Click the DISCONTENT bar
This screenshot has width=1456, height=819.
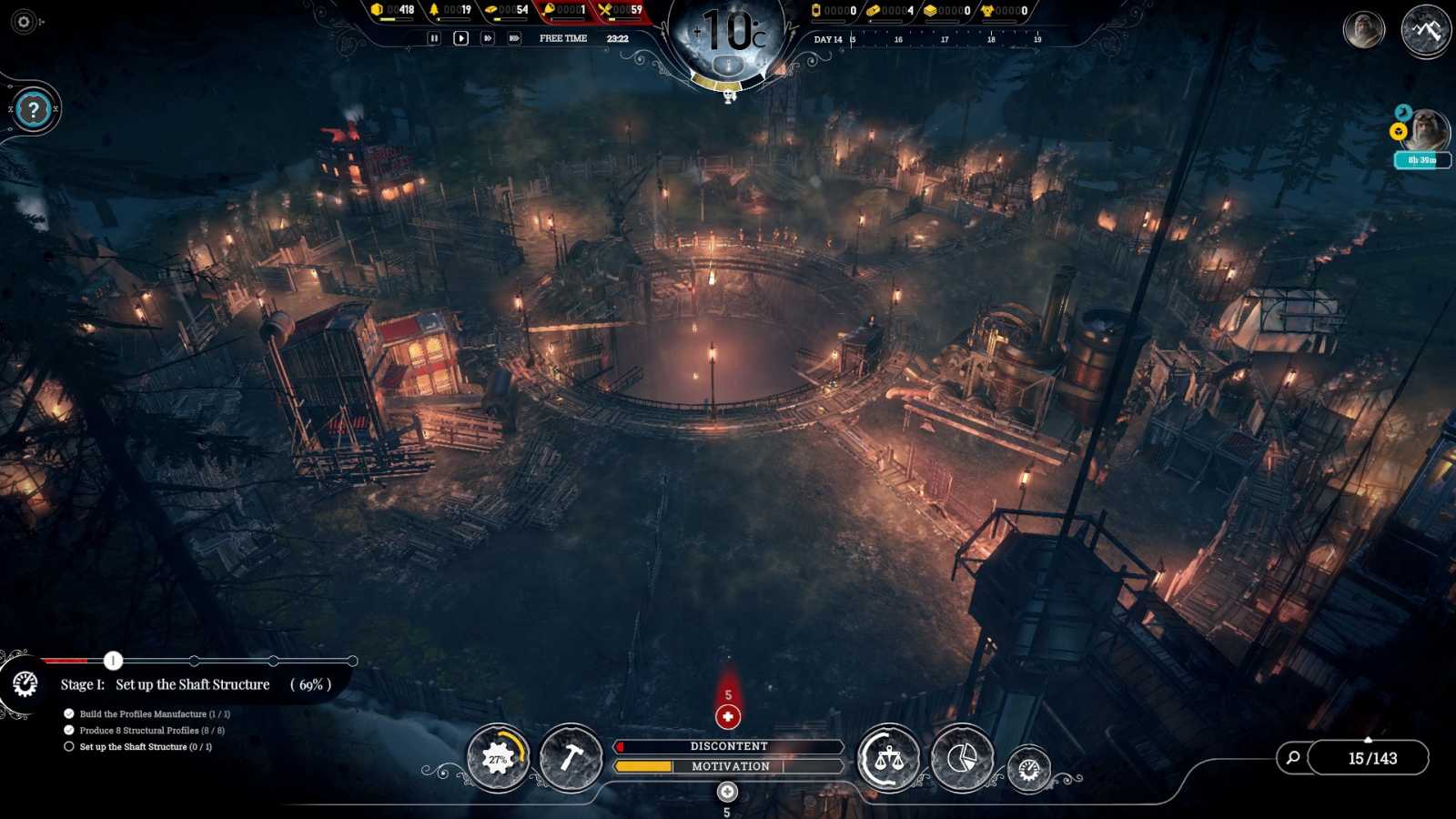[x=728, y=745]
